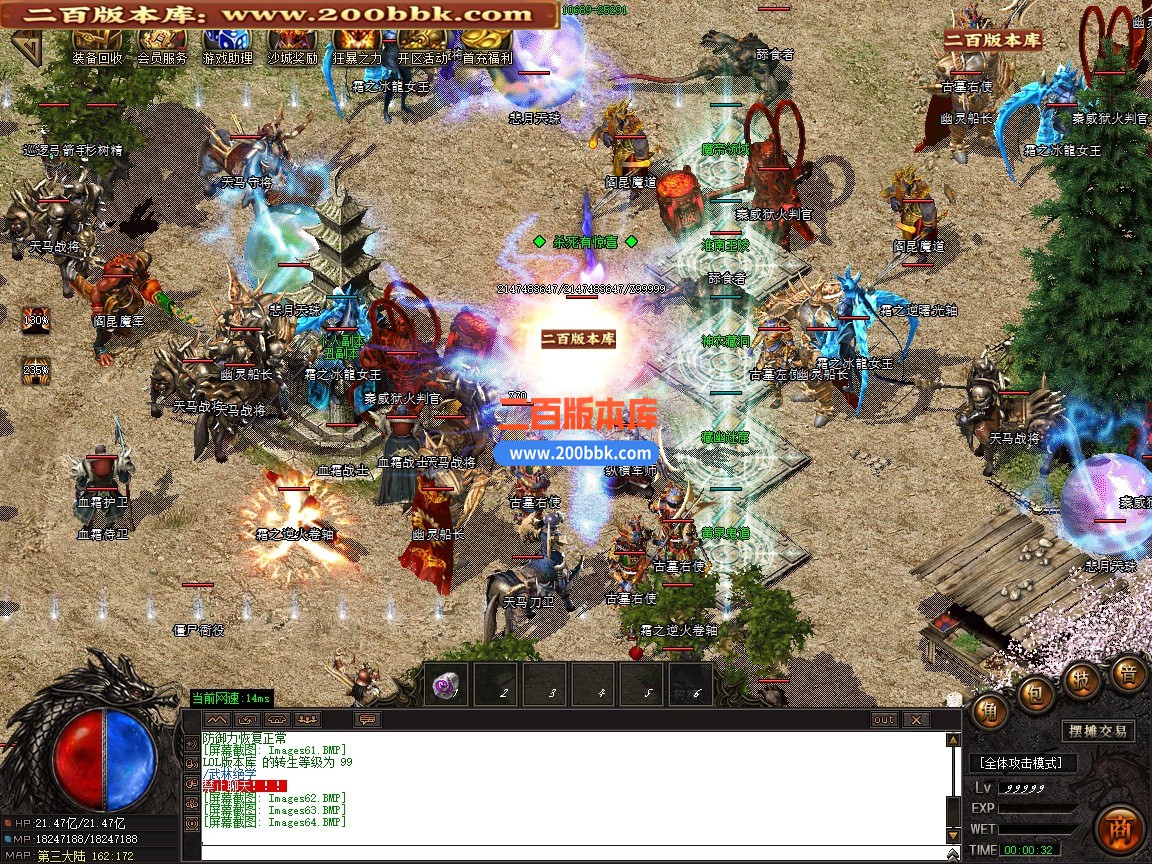The height and width of the screenshot is (864, 1152).
Task: Click the chat panel's out button
Action: 884,720
